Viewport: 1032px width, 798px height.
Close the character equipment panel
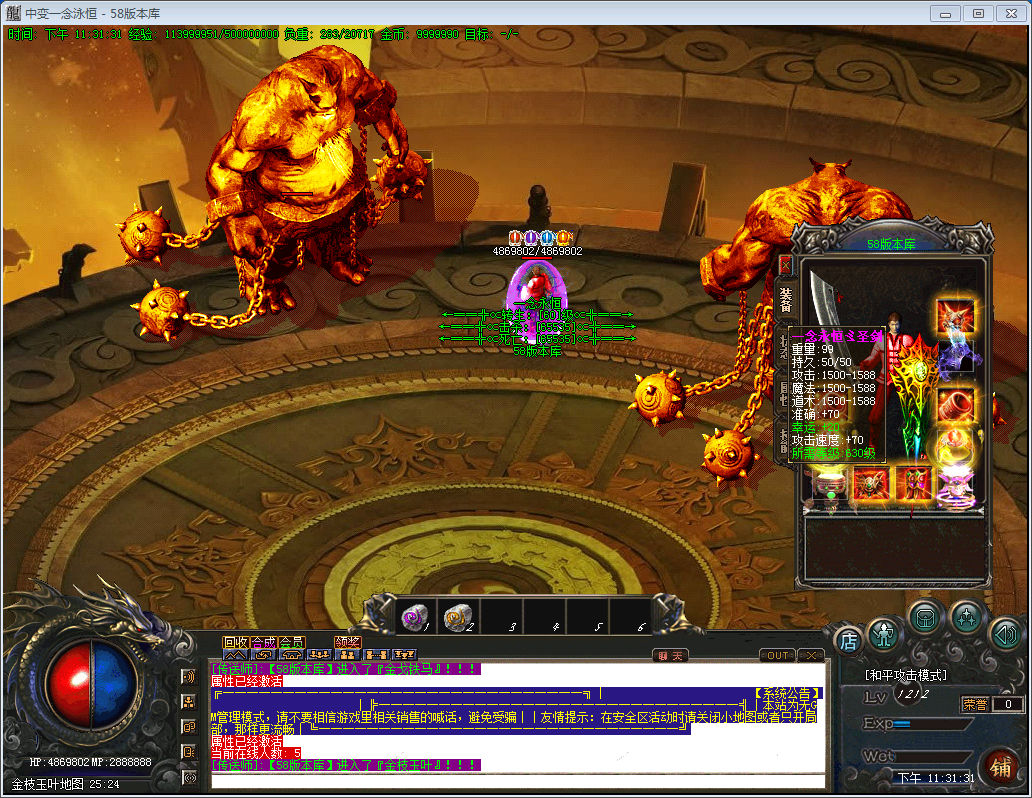(x=785, y=264)
